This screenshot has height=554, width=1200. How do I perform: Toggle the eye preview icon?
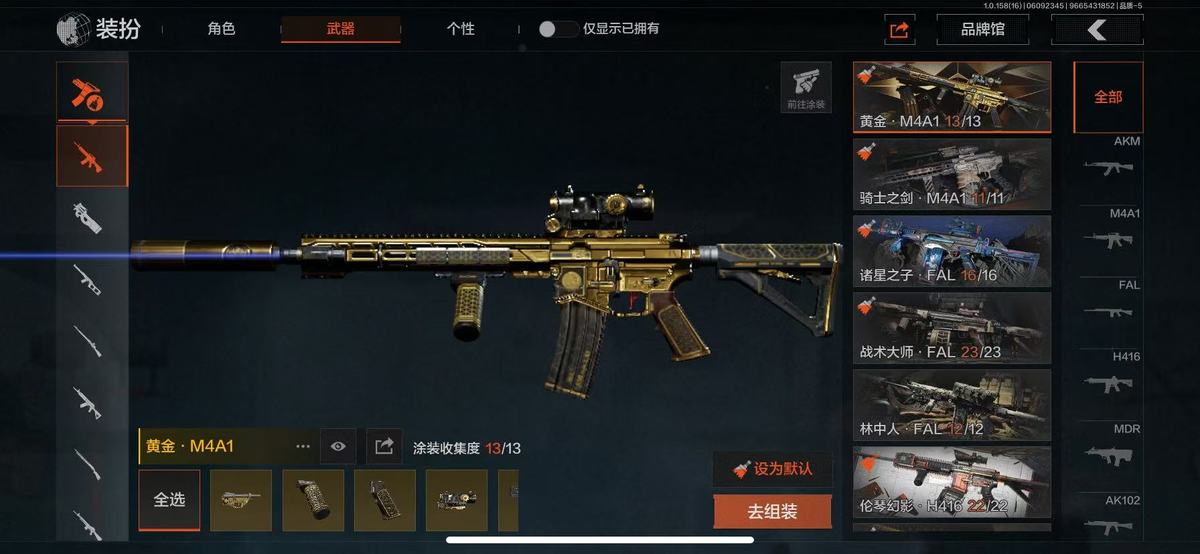tap(338, 446)
